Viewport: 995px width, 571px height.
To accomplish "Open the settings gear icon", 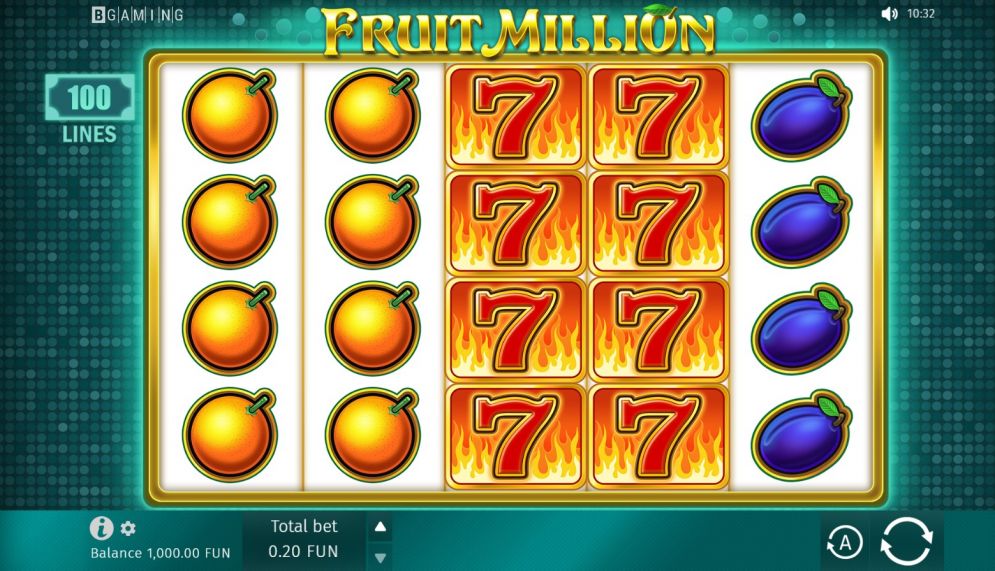I will tap(128, 529).
